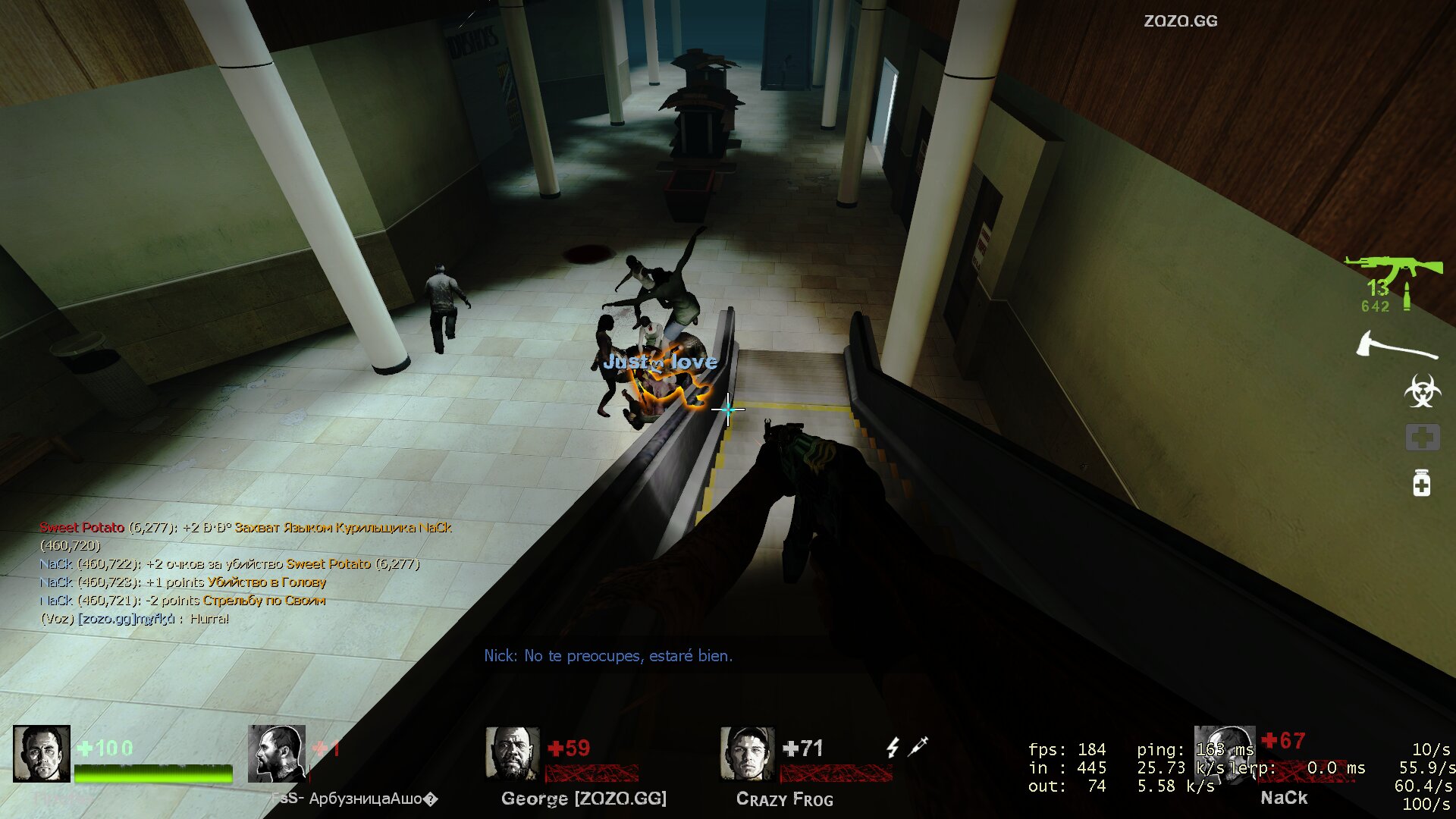Pick the pain pills bottle slot
Image resolution: width=1456 pixels, height=819 pixels.
click(x=1421, y=483)
